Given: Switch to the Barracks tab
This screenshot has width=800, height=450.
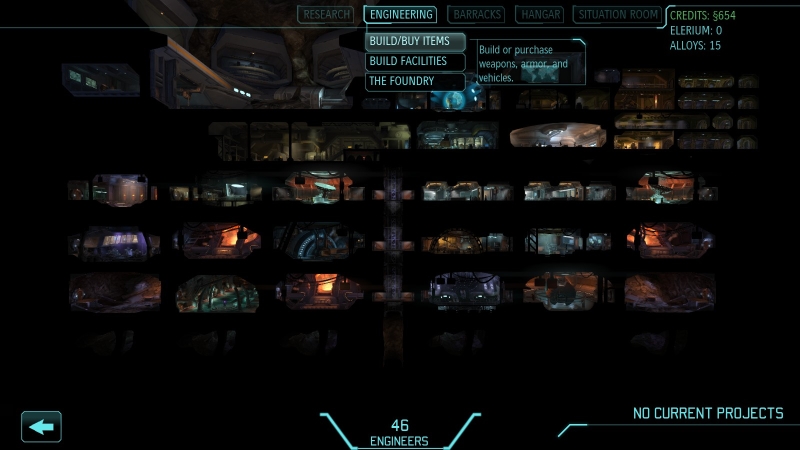Looking at the screenshot, I should pyautogui.click(x=477, y=15).
